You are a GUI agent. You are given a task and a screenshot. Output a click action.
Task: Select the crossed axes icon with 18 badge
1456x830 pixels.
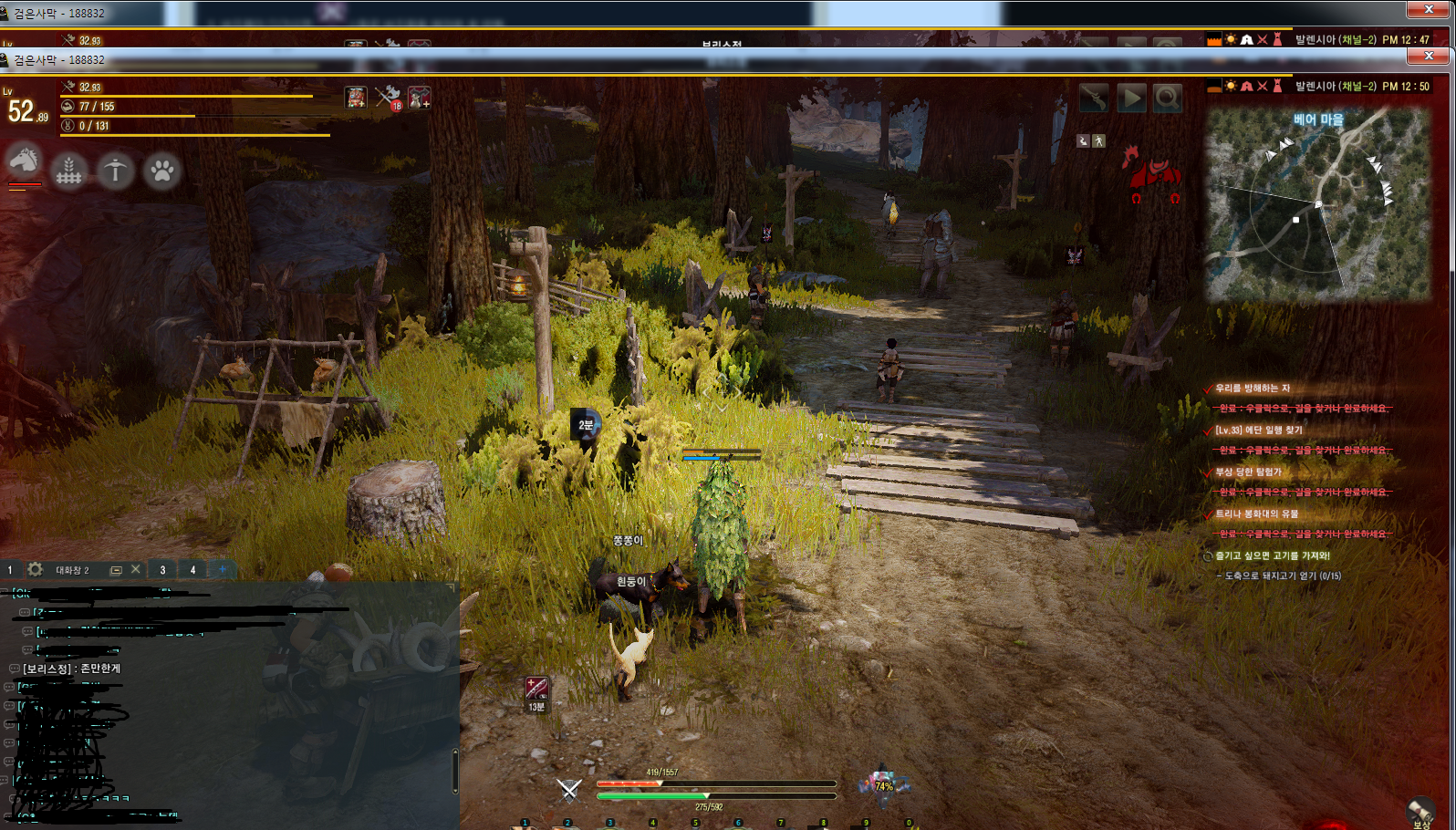point(389,97)
